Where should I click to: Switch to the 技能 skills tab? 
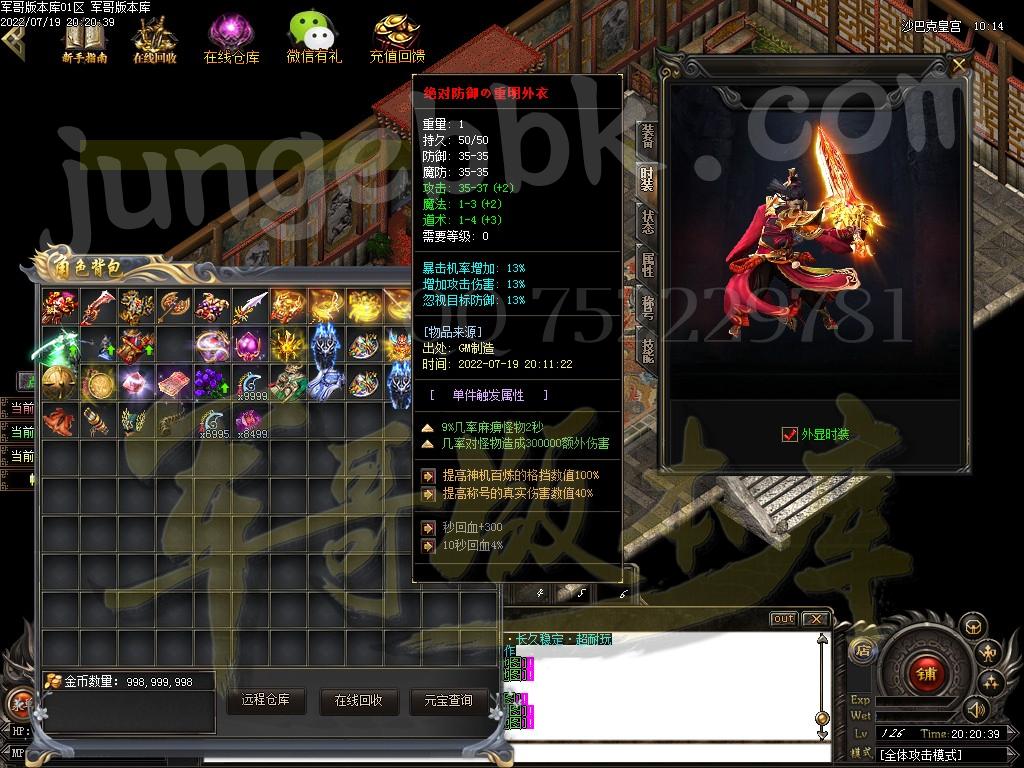(x=647, y=352)
